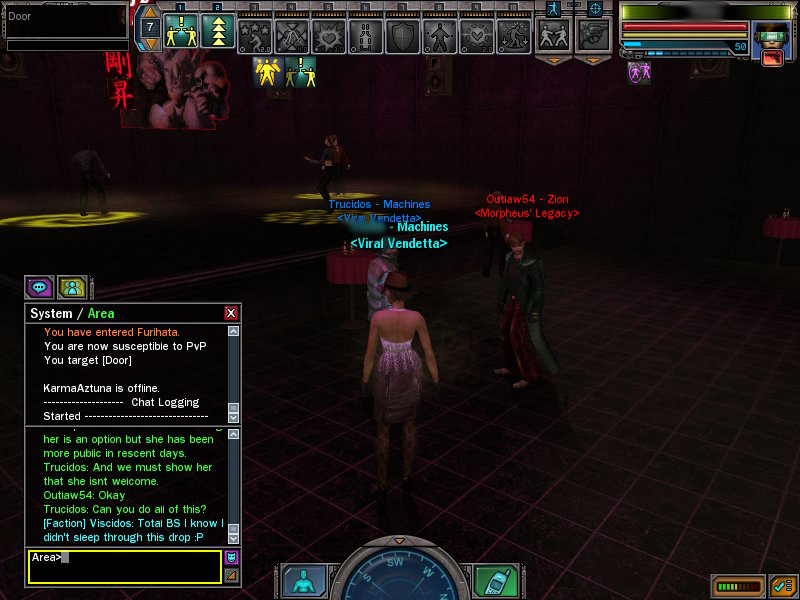Click the hotbar page up arrow
Screen dimensions: 800x600
point(149,12)
